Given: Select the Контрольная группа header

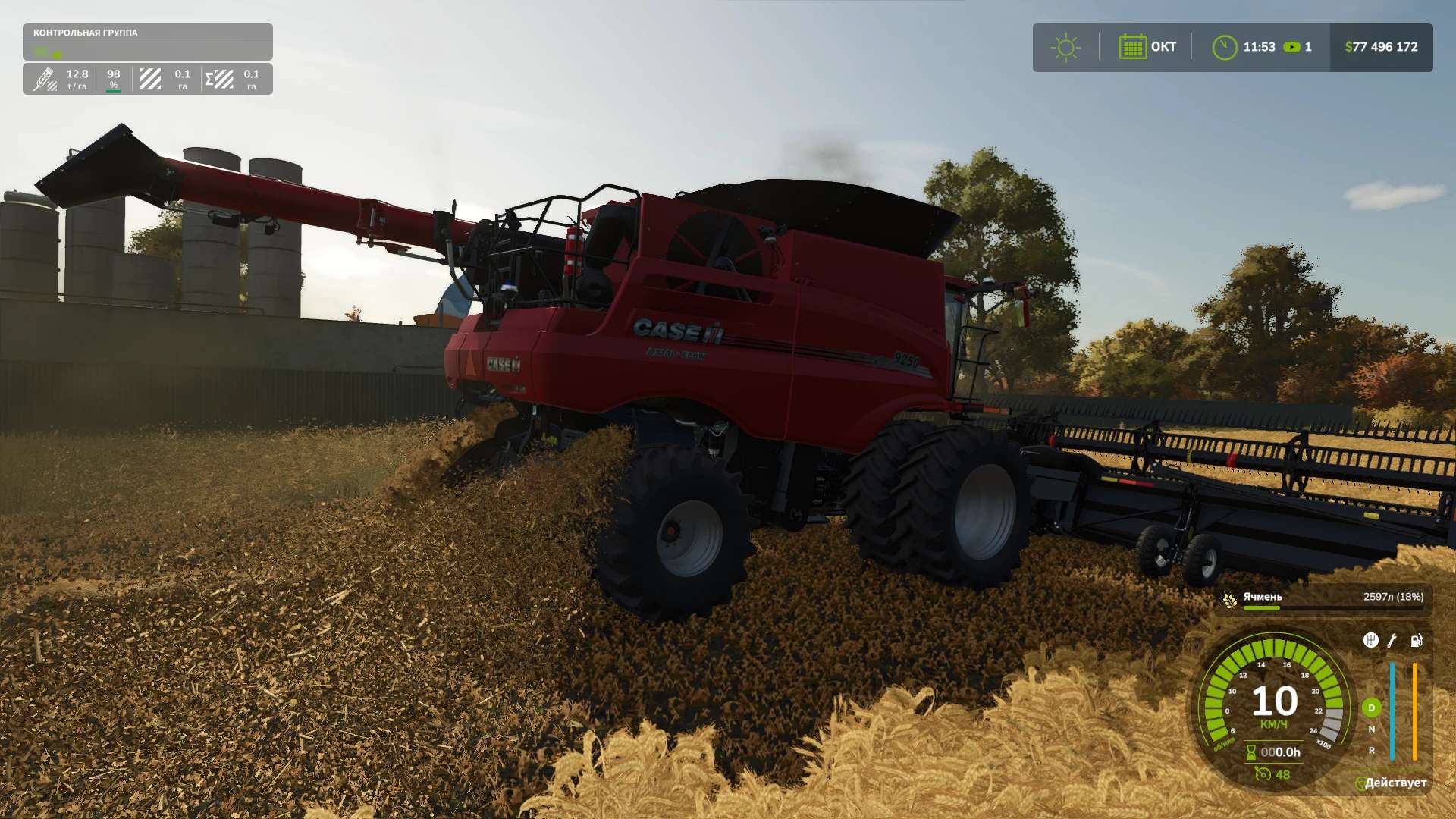Looking at the screenshot, I should tap(86, 33).
